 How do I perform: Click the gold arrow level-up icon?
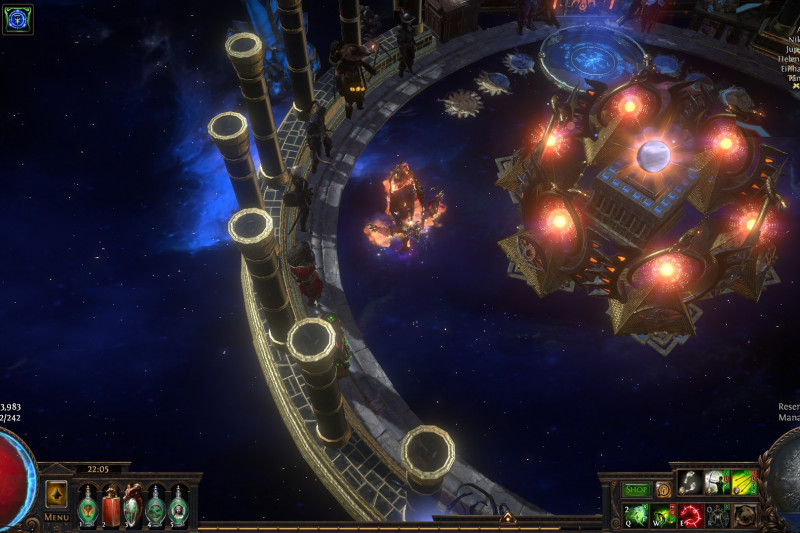[56, 494]
